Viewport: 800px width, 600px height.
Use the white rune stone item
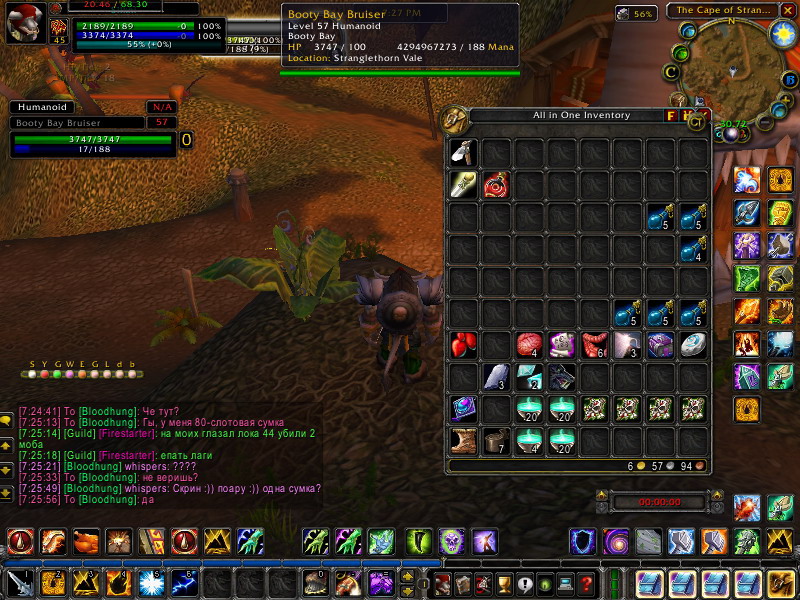692,345
